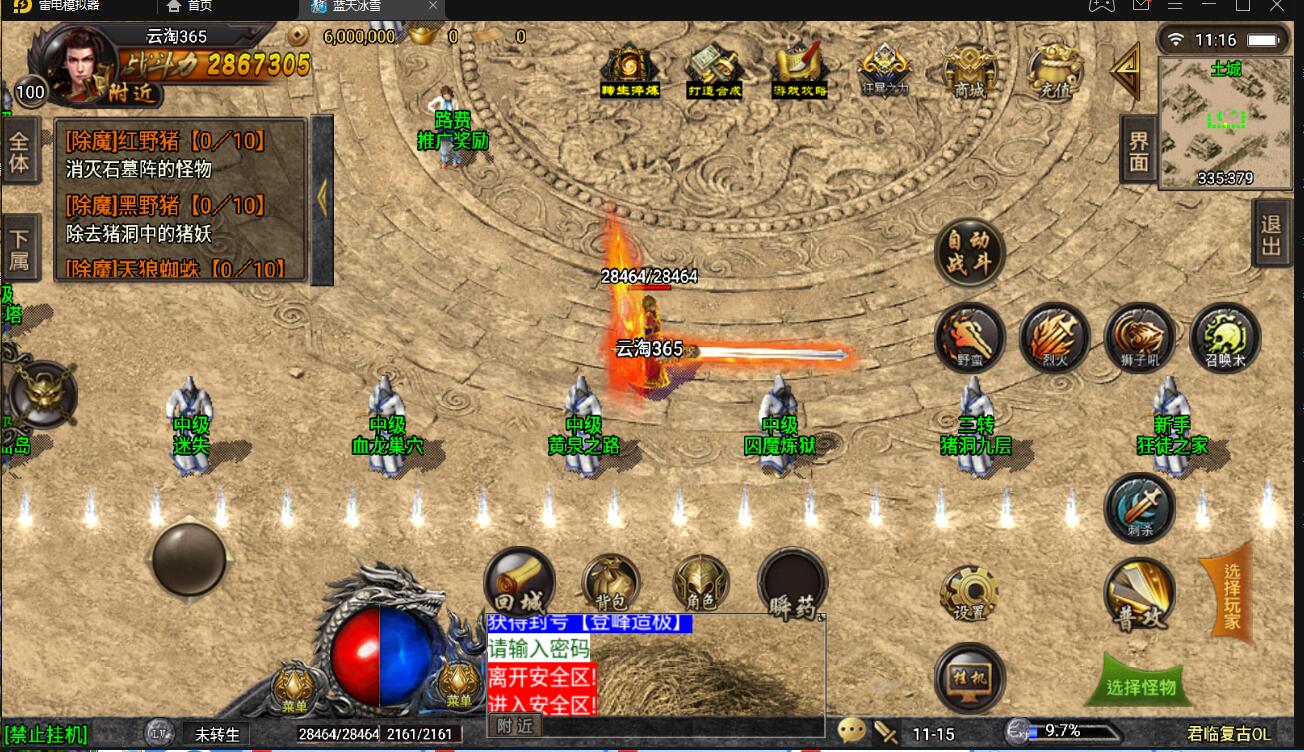Image resolution: width=1304 pixels, height=752 pixels.
Task: Open the 充值 recharge icon
Action: coord(1054,68)
